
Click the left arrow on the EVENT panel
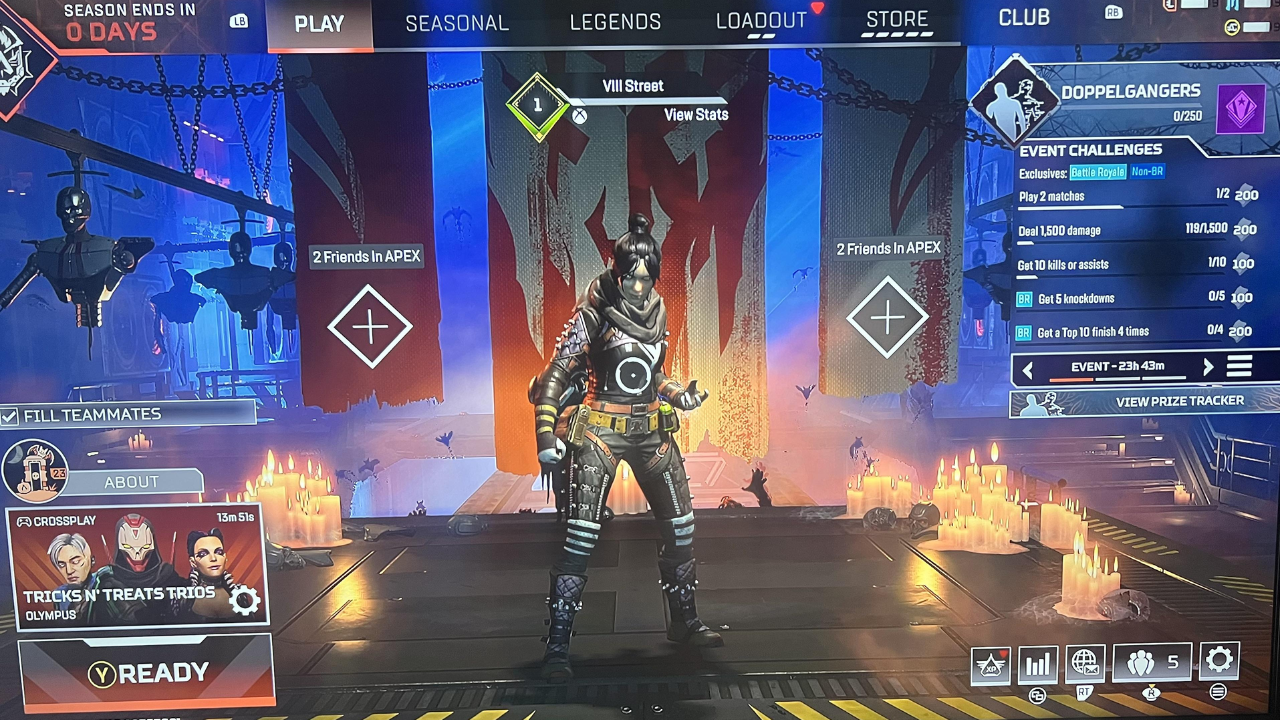pyautogui.click(x=1027, y=369)
